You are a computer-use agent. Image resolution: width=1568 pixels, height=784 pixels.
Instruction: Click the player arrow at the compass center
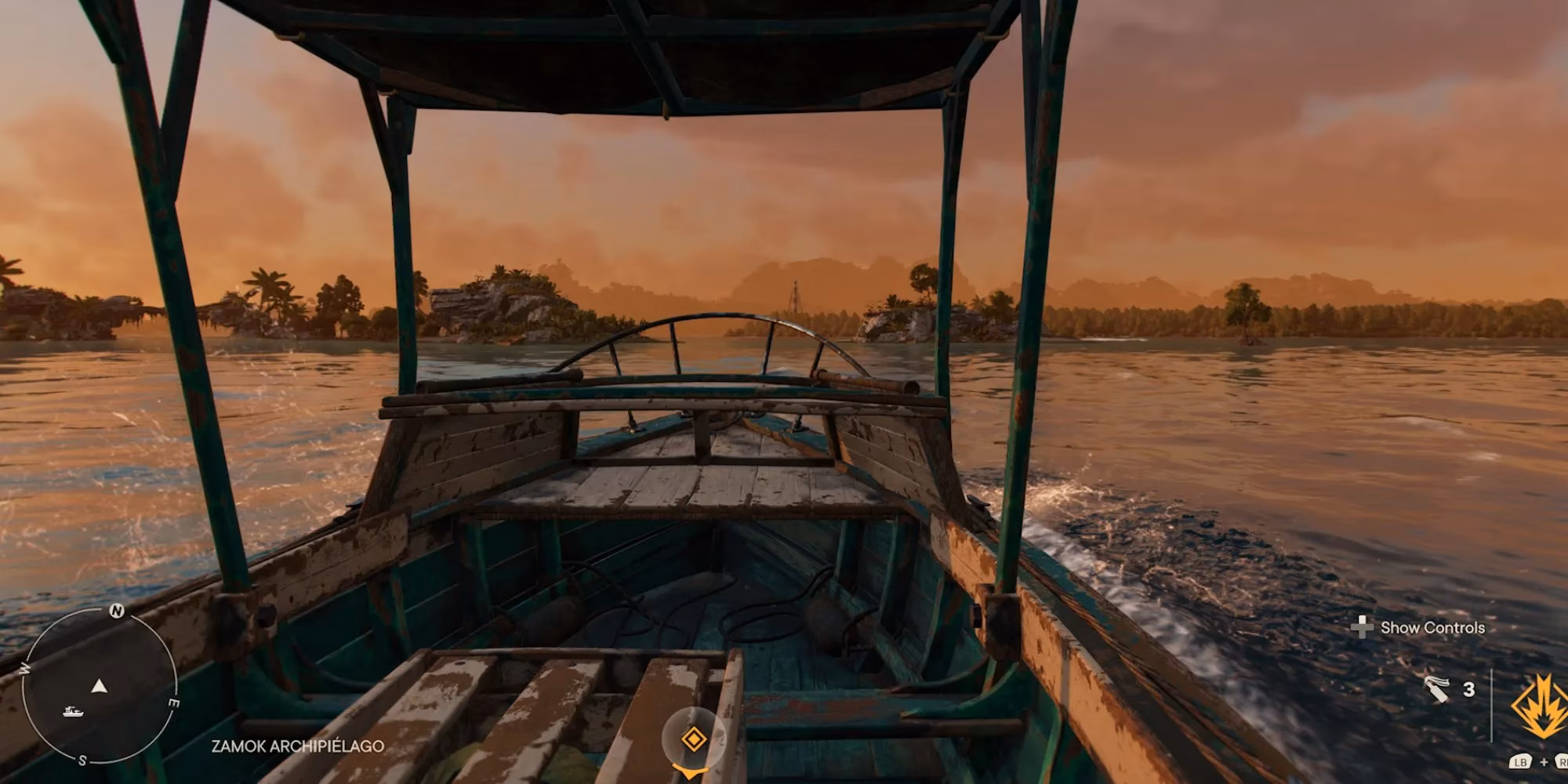[x=99, y=687]
